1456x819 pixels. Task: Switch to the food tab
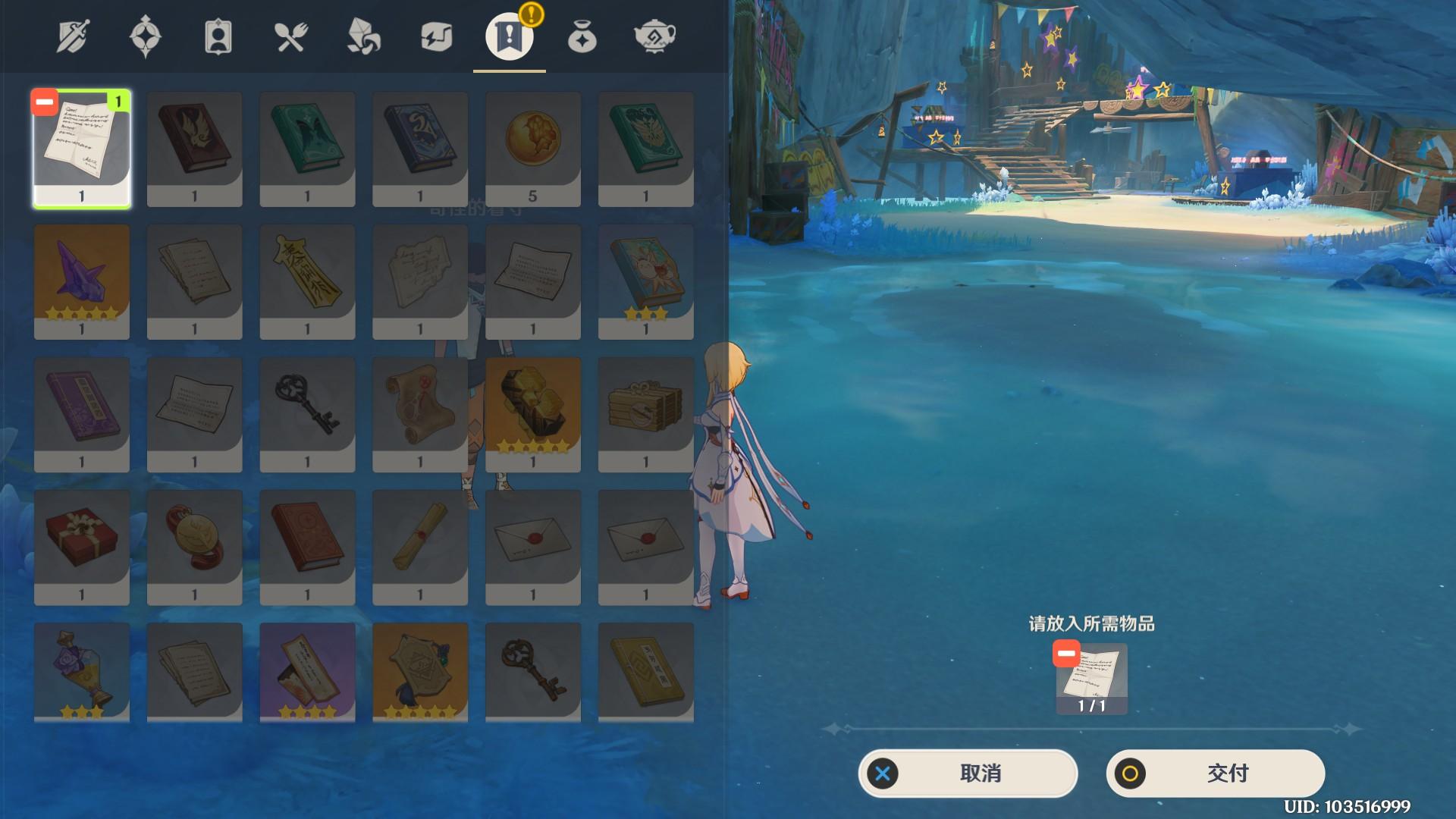coord(290,36)
